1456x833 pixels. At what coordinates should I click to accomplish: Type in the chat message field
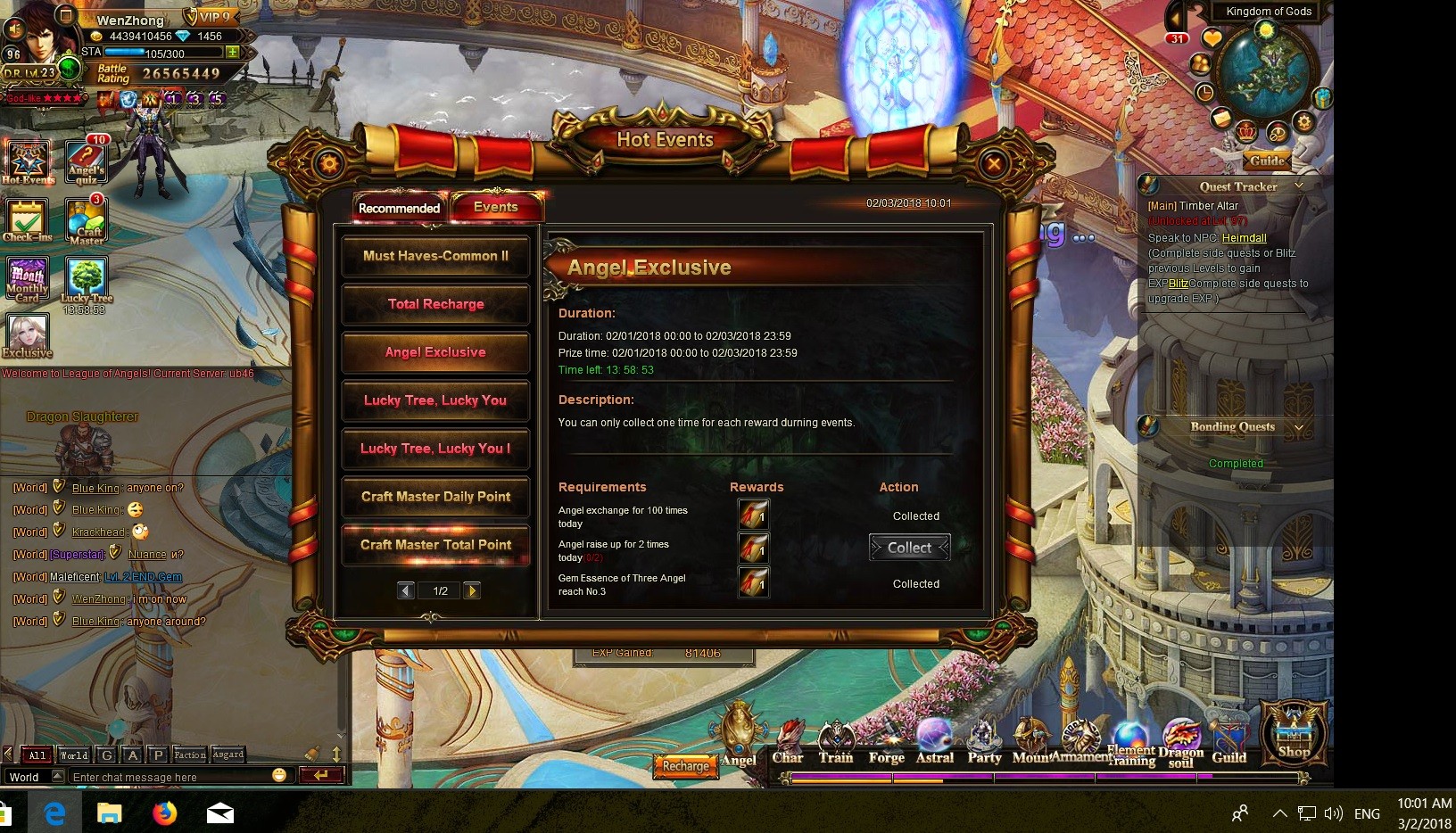170,777
